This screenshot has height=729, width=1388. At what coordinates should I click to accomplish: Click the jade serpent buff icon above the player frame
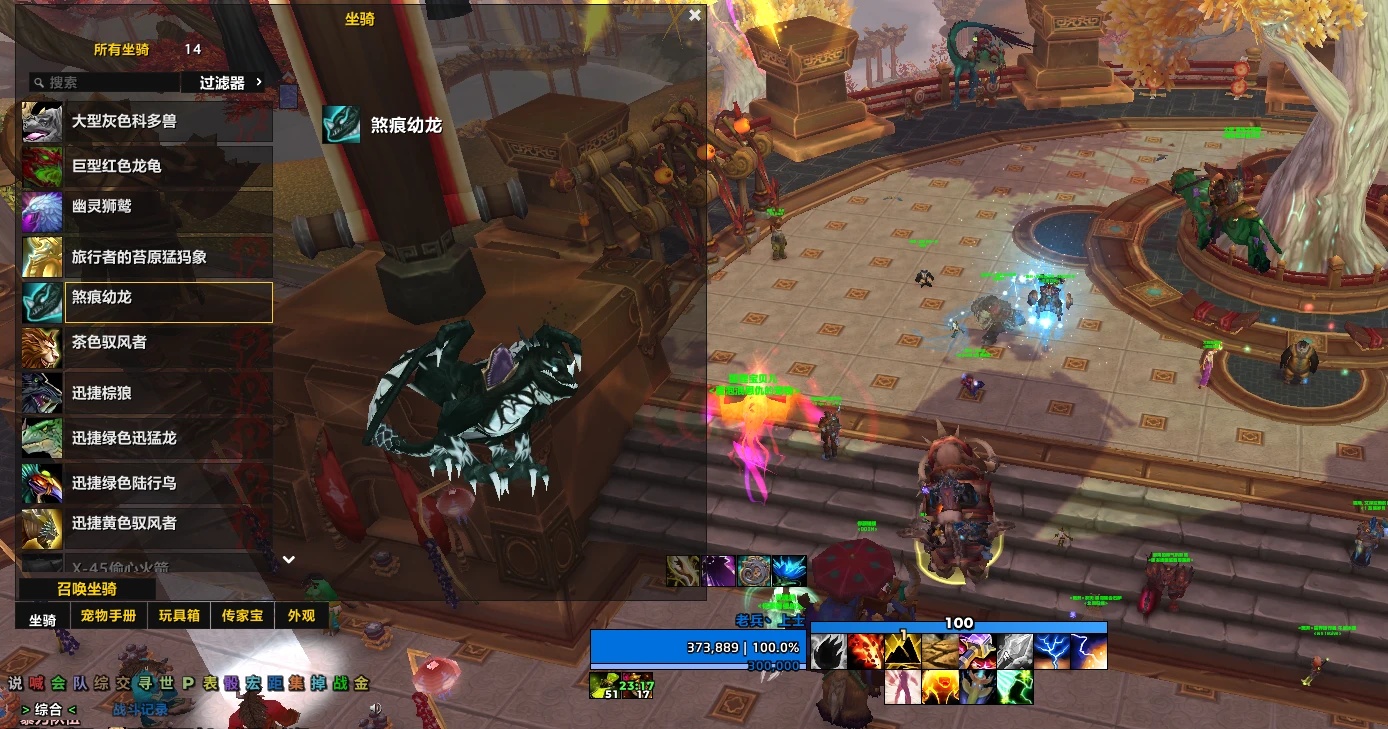[x=755, y=571]
